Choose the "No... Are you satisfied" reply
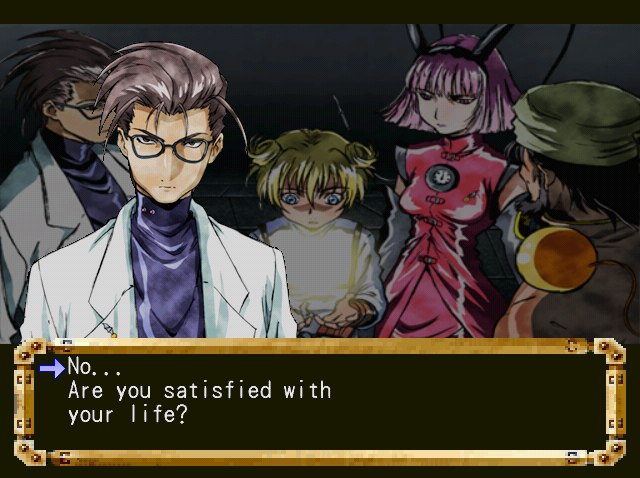This screenshot has height=478, width=640. point(190,390)
